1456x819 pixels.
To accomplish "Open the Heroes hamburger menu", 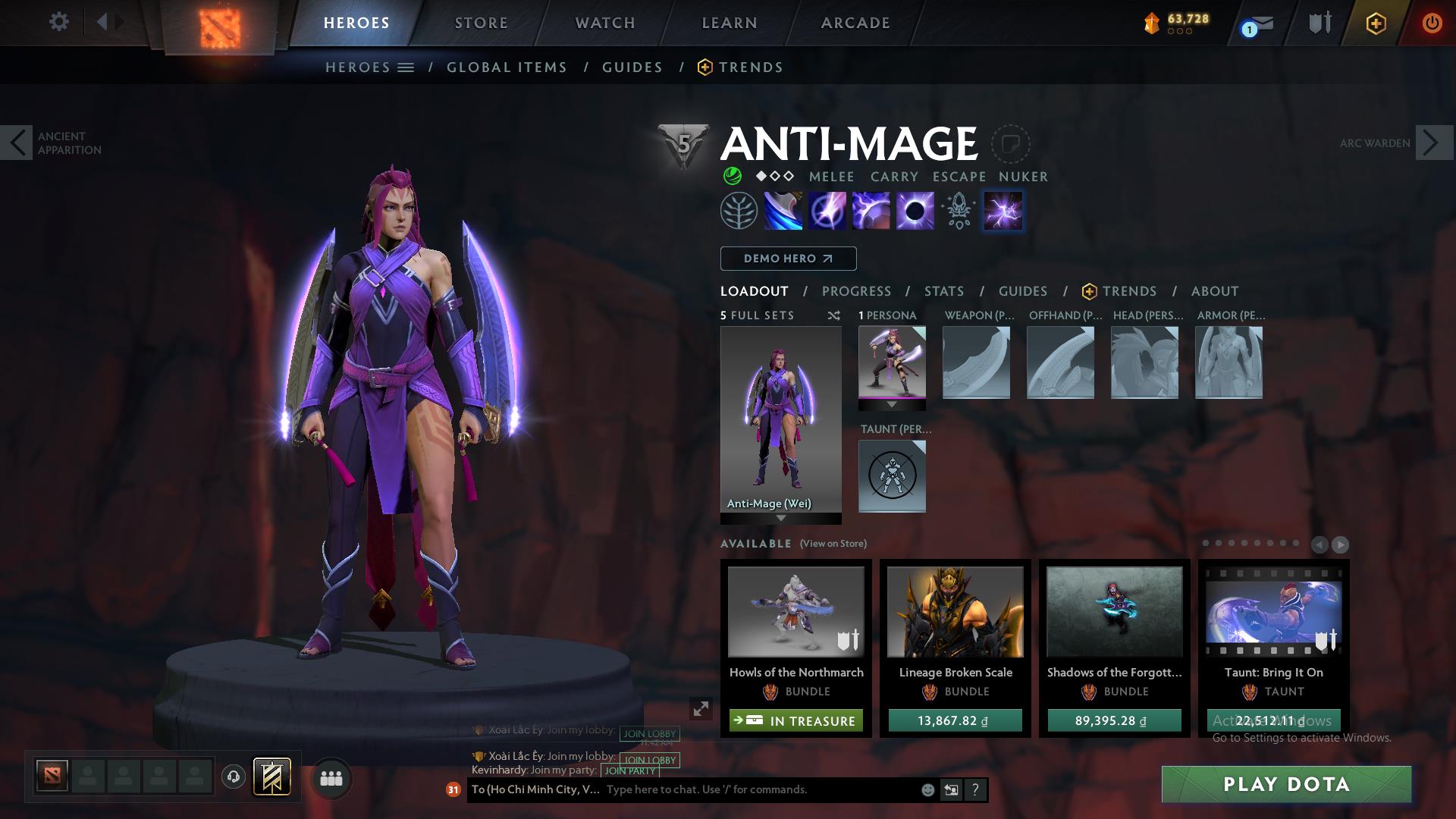I will tap(404, 67).
